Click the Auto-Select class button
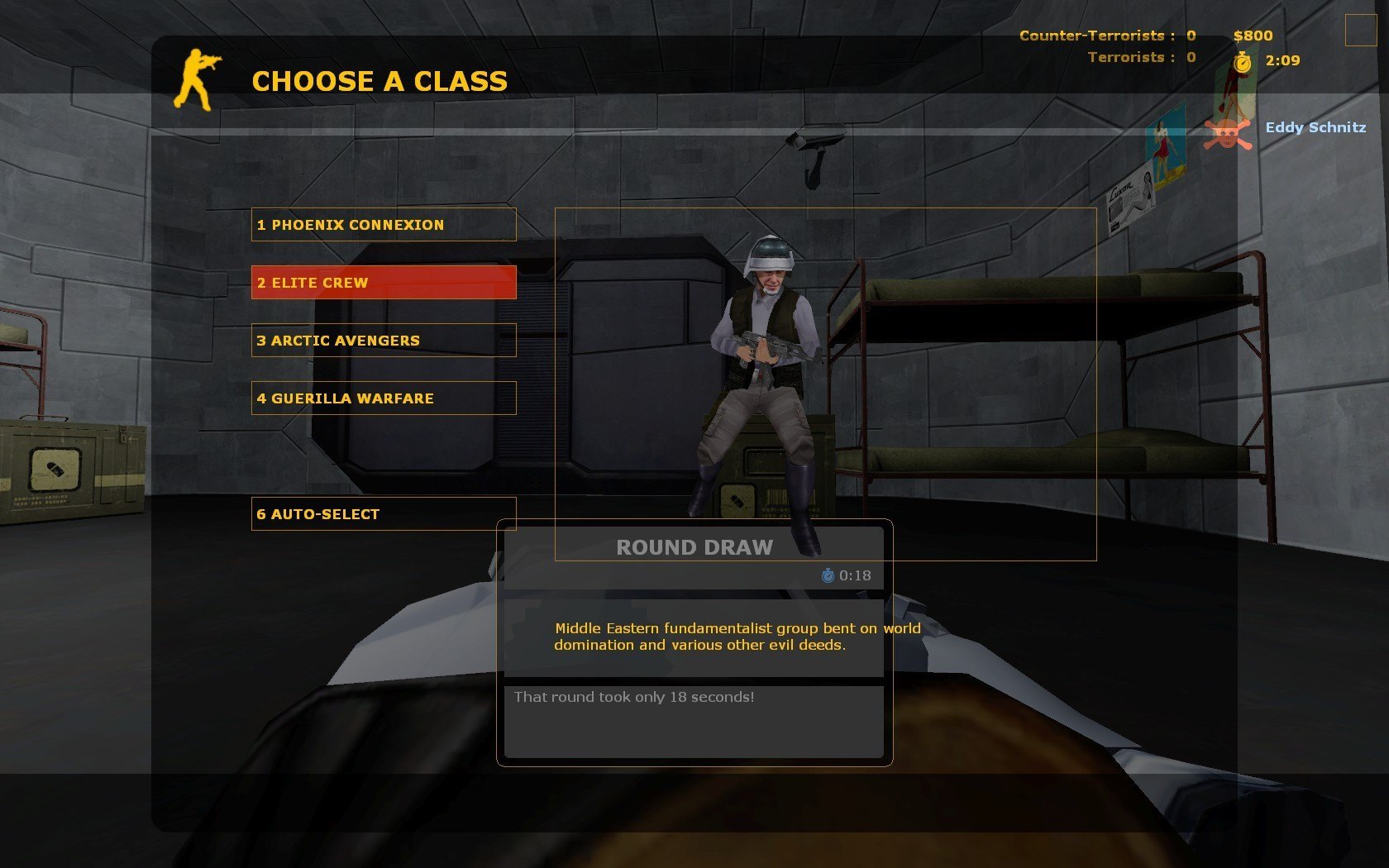The width and height of the screenshot is (1389, 868). [384, 514]
